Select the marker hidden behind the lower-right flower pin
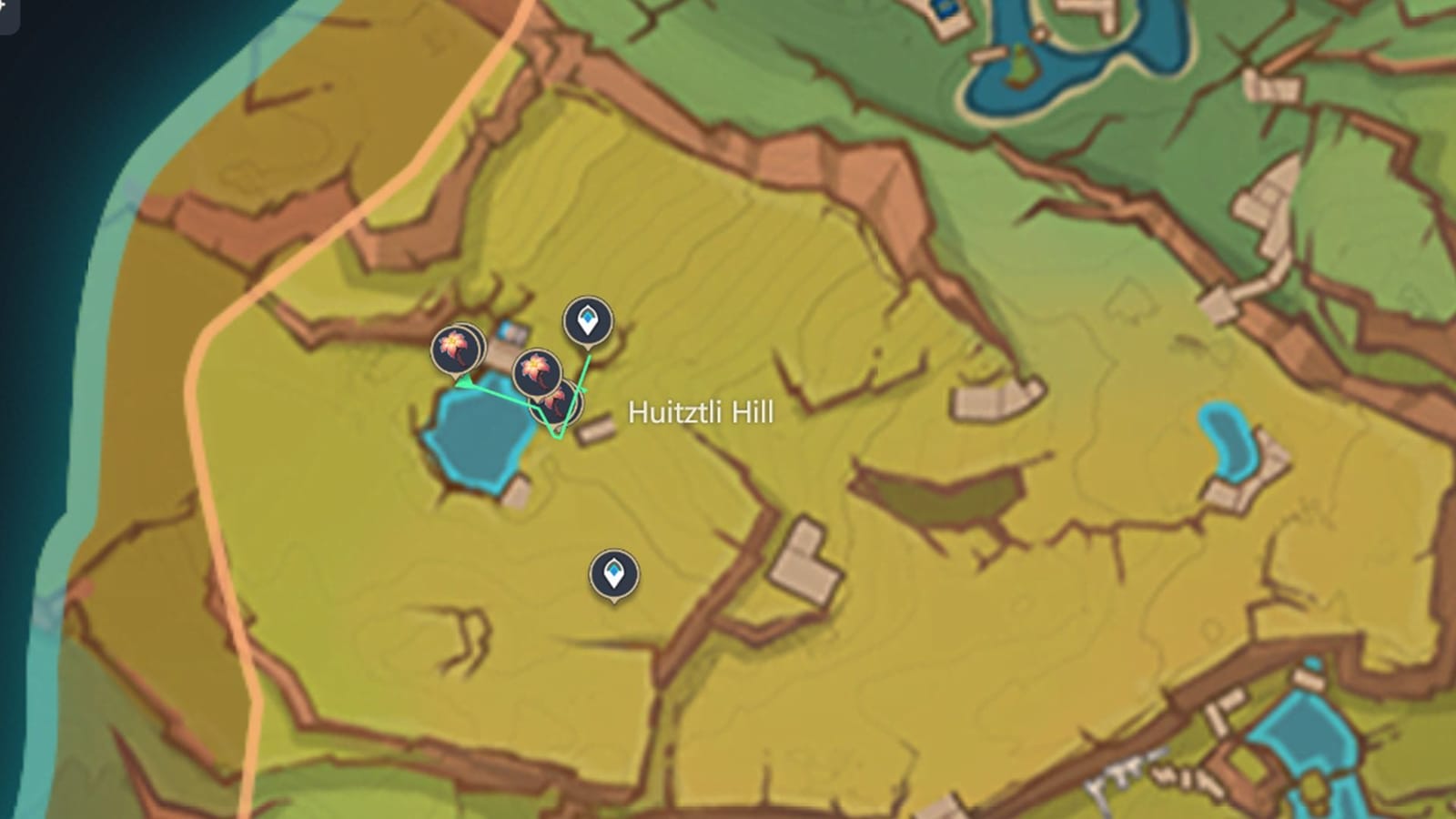1456x819 pixels. [x=577, y=405]
